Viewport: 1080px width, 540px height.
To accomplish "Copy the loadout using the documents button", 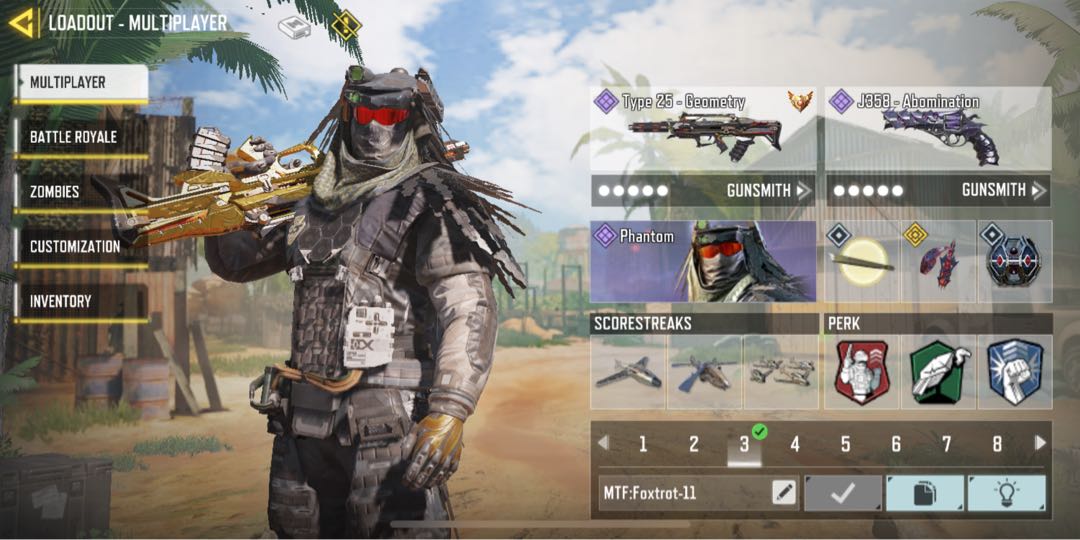I will coord(925,493).
